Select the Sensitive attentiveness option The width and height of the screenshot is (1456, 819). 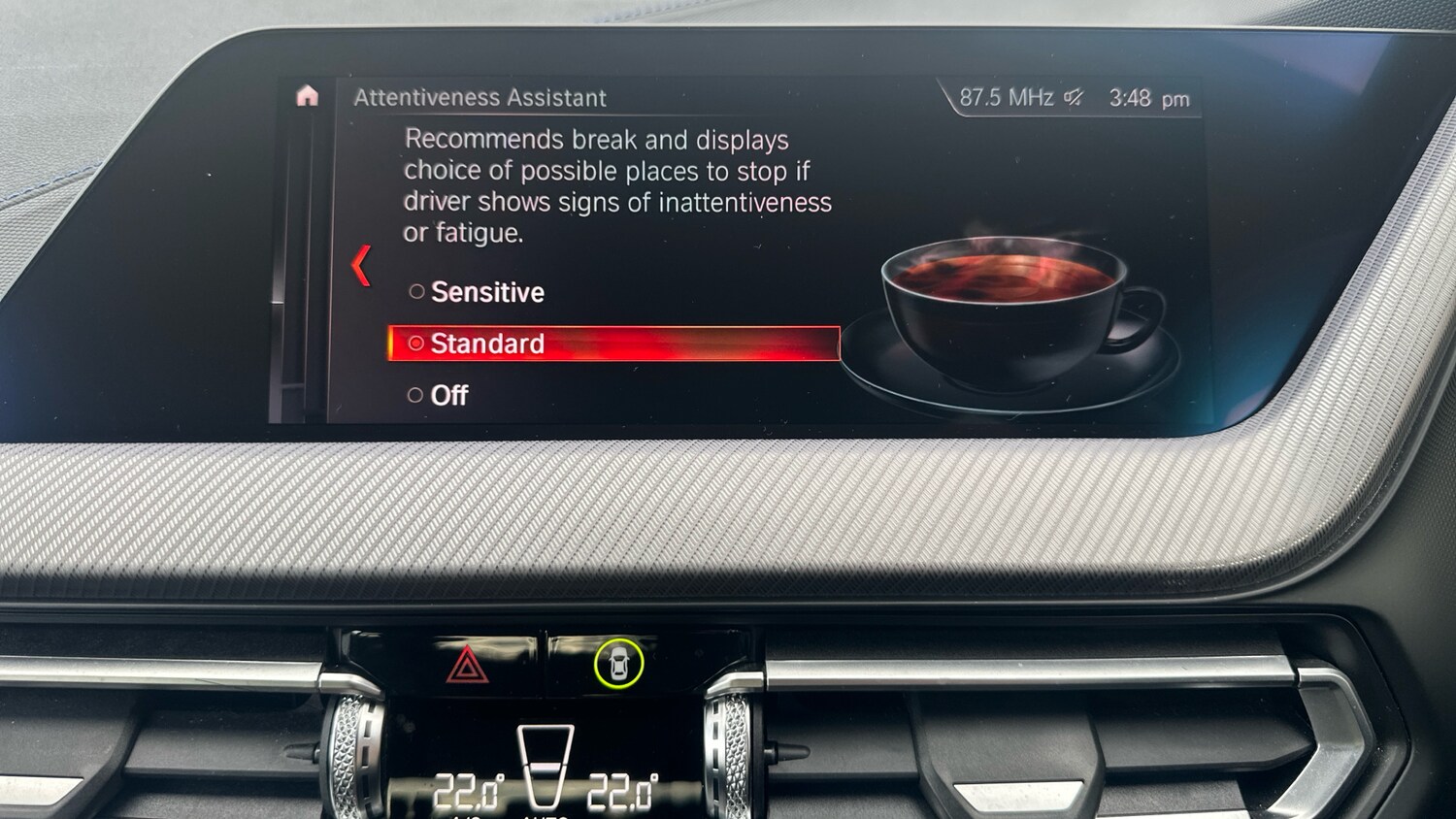477,292
